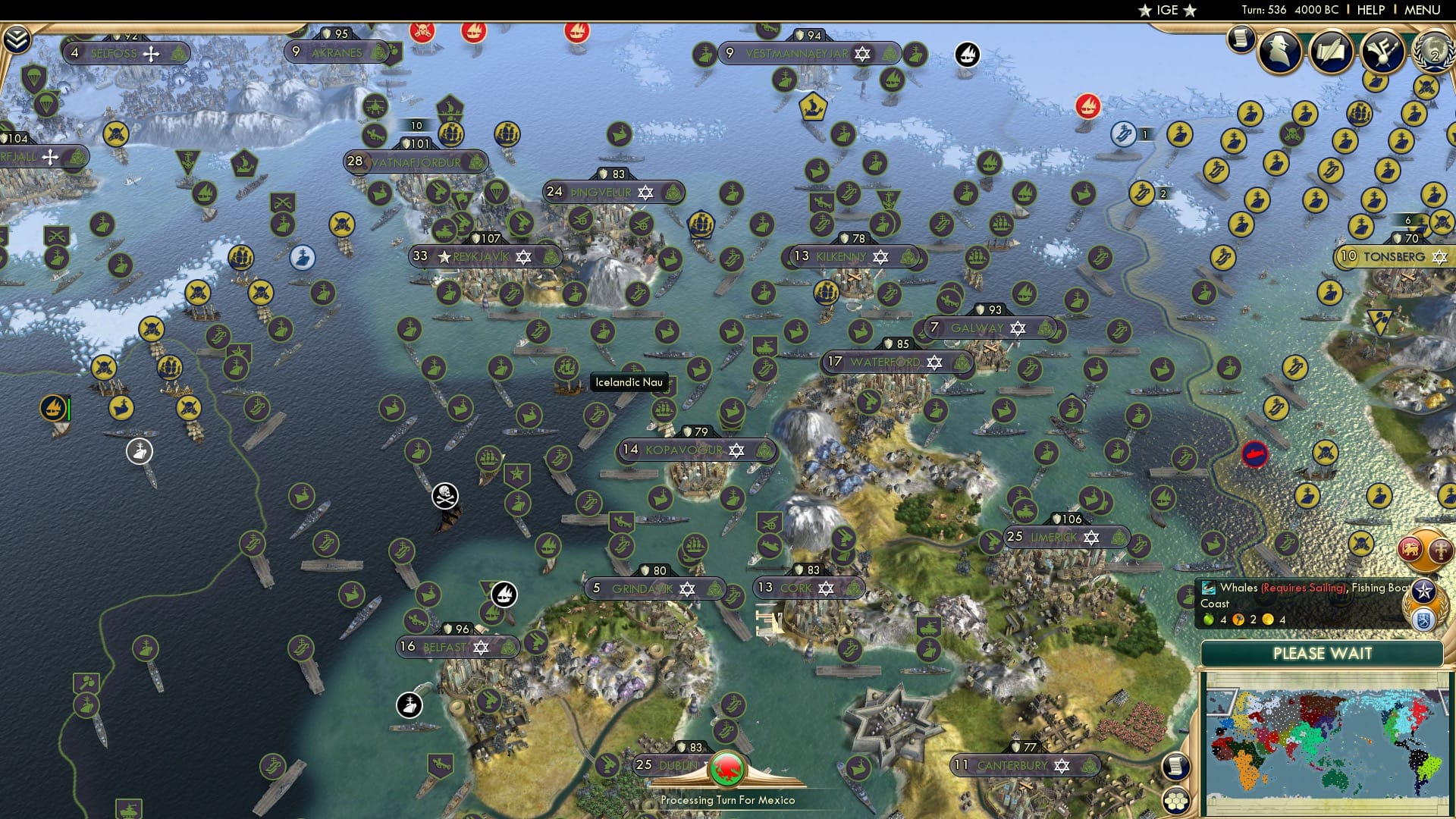1456x819 pixels.
Task: Click the crossed-anchors crest beside the lion icon
Action: (x=1441, y=551)
